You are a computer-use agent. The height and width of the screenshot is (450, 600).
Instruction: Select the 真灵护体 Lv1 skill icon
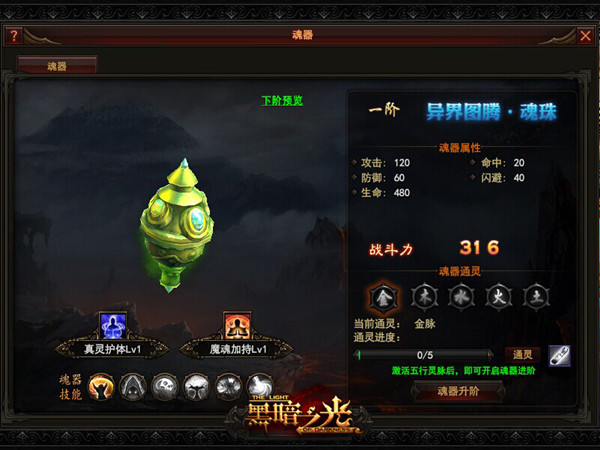point(110,325)
